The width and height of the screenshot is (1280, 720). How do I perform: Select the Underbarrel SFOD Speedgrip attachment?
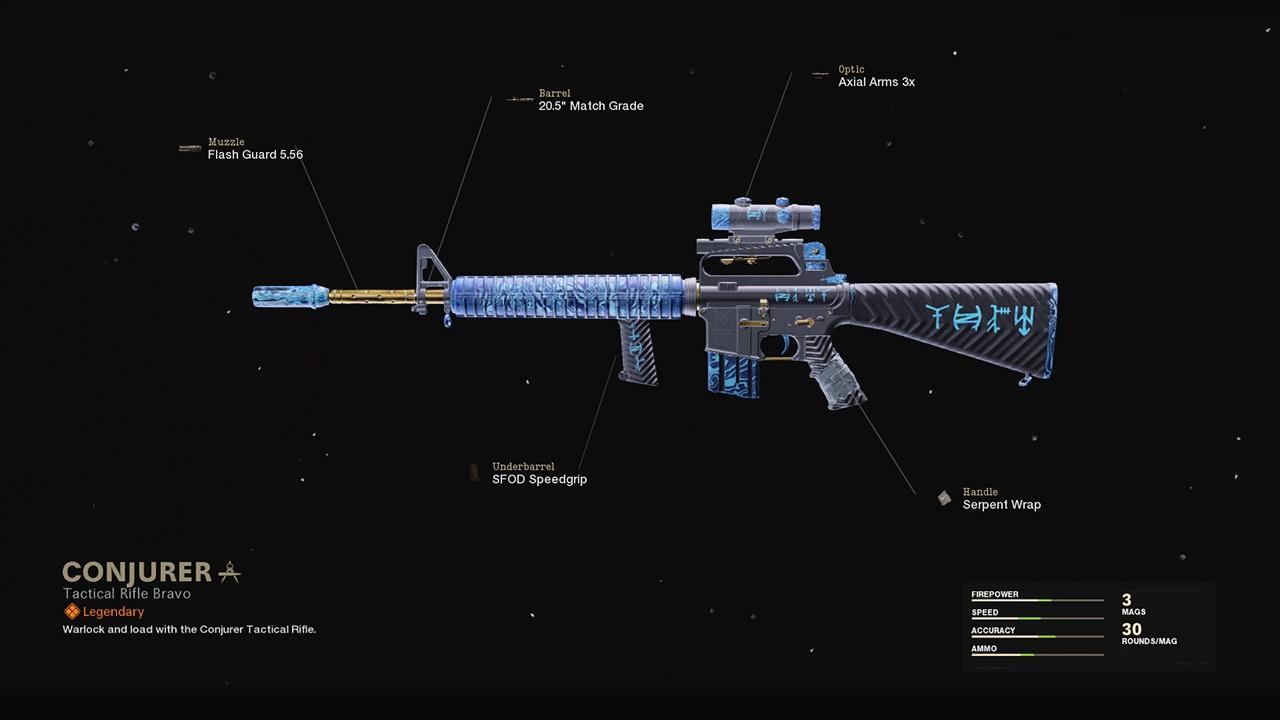539,479
